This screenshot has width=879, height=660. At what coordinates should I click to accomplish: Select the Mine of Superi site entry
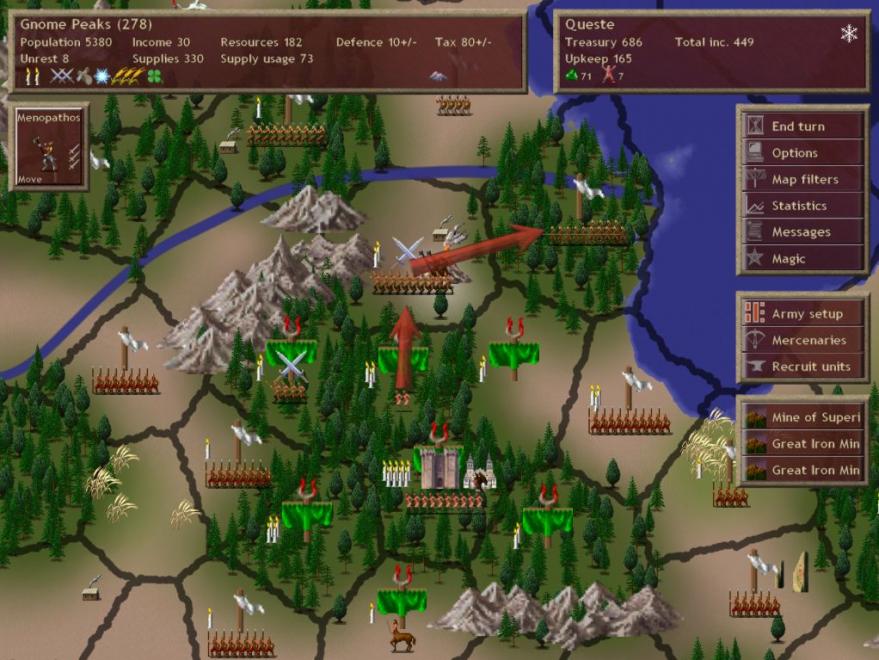coord(803,417)
